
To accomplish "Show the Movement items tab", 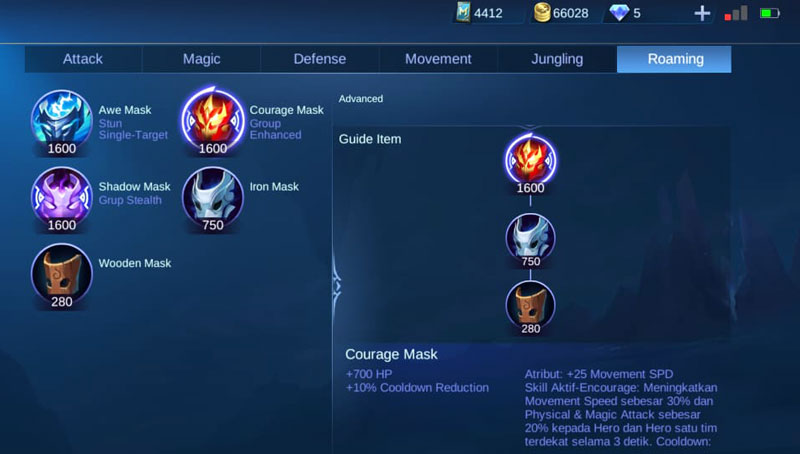I will [438, 59].
